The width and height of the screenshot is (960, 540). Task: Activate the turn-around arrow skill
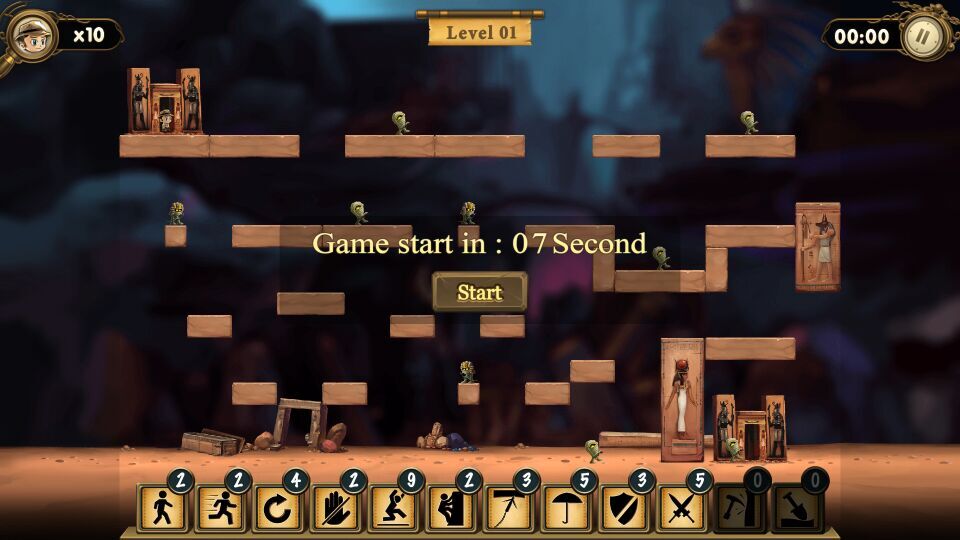click(277, 509)
